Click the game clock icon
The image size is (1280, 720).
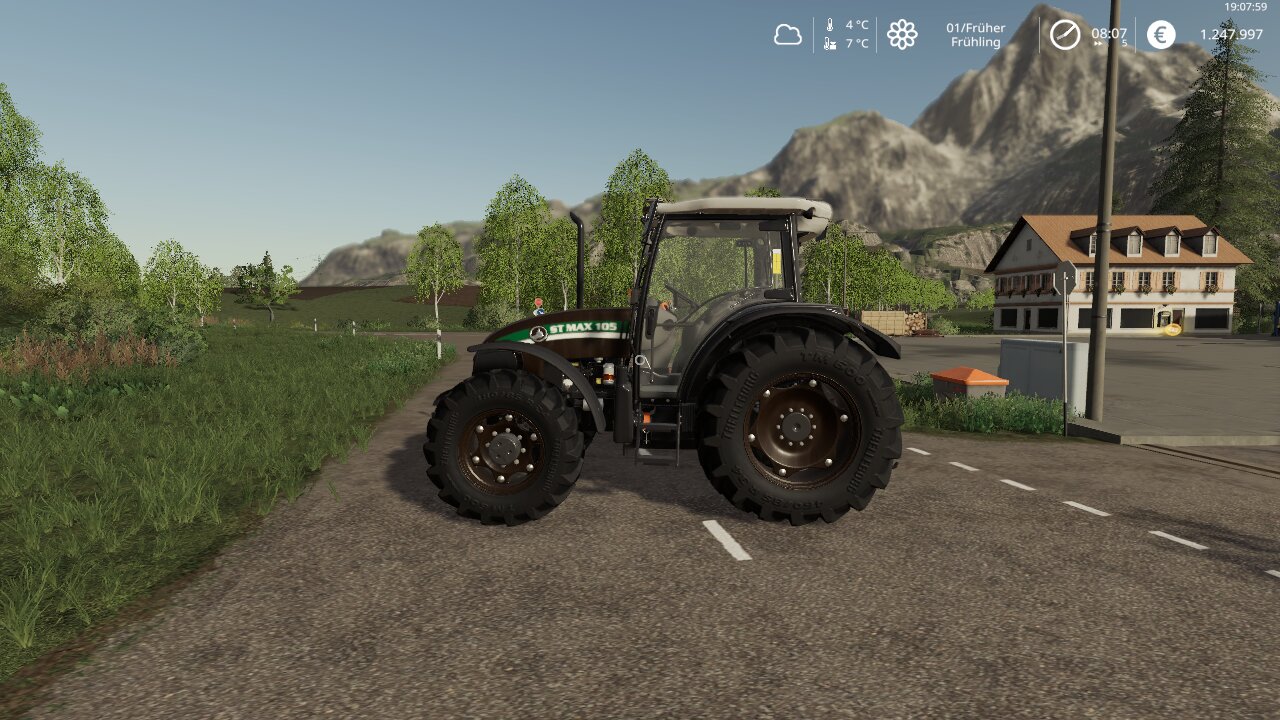[x=1064, y=35]
